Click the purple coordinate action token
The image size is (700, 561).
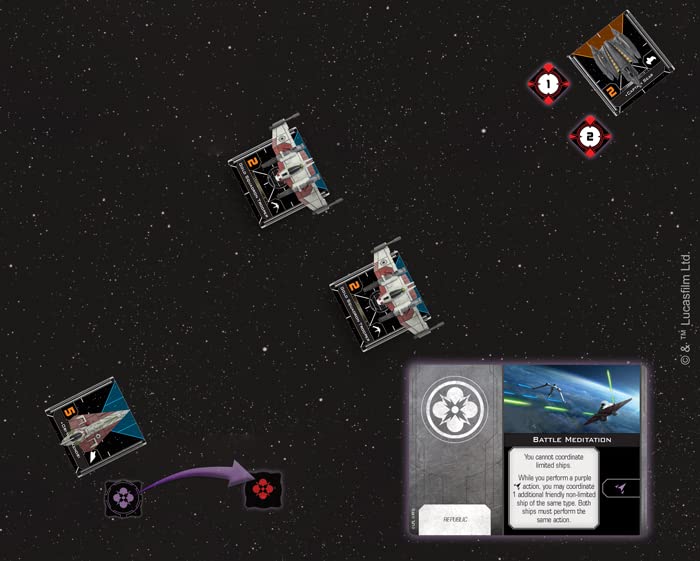[x=124, y=498]
